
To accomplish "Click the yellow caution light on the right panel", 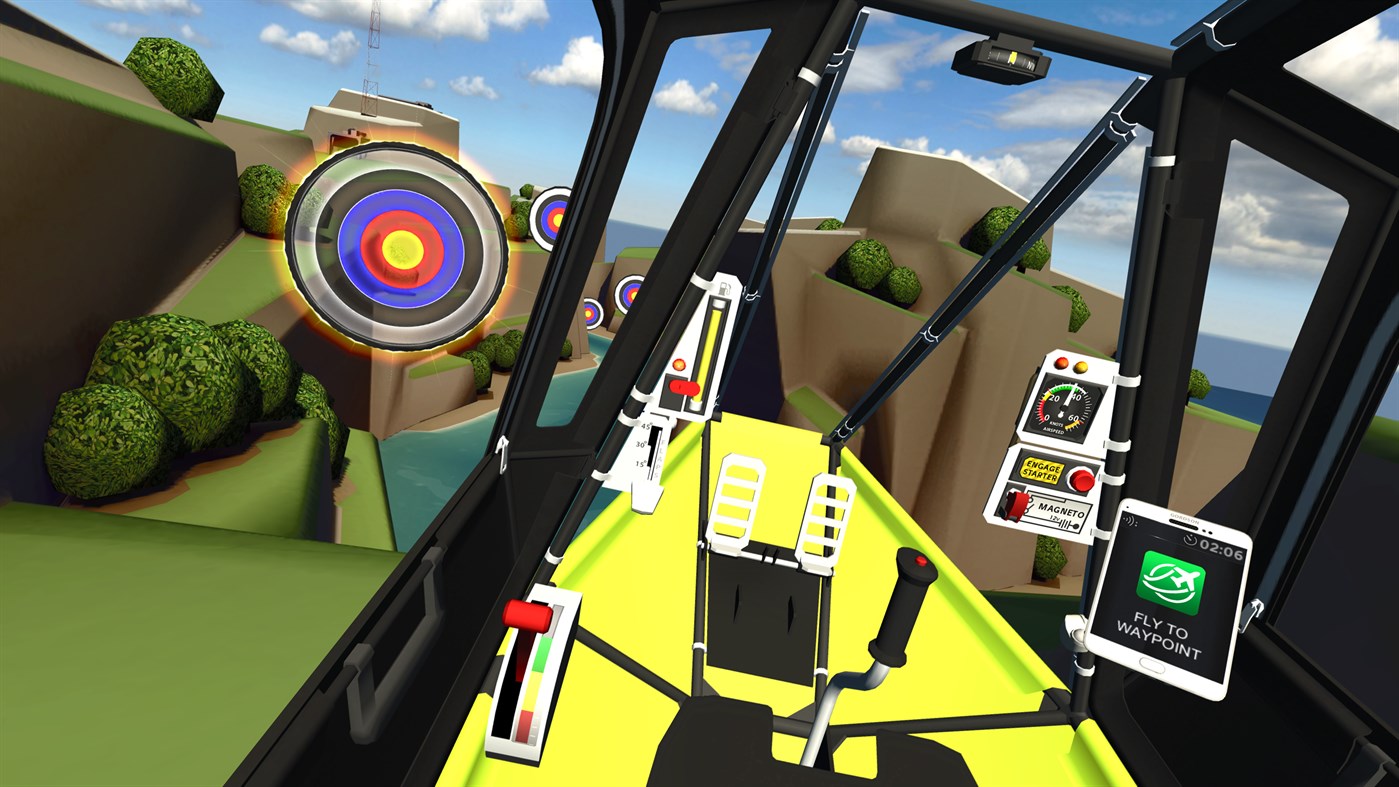I will 1080,367.
